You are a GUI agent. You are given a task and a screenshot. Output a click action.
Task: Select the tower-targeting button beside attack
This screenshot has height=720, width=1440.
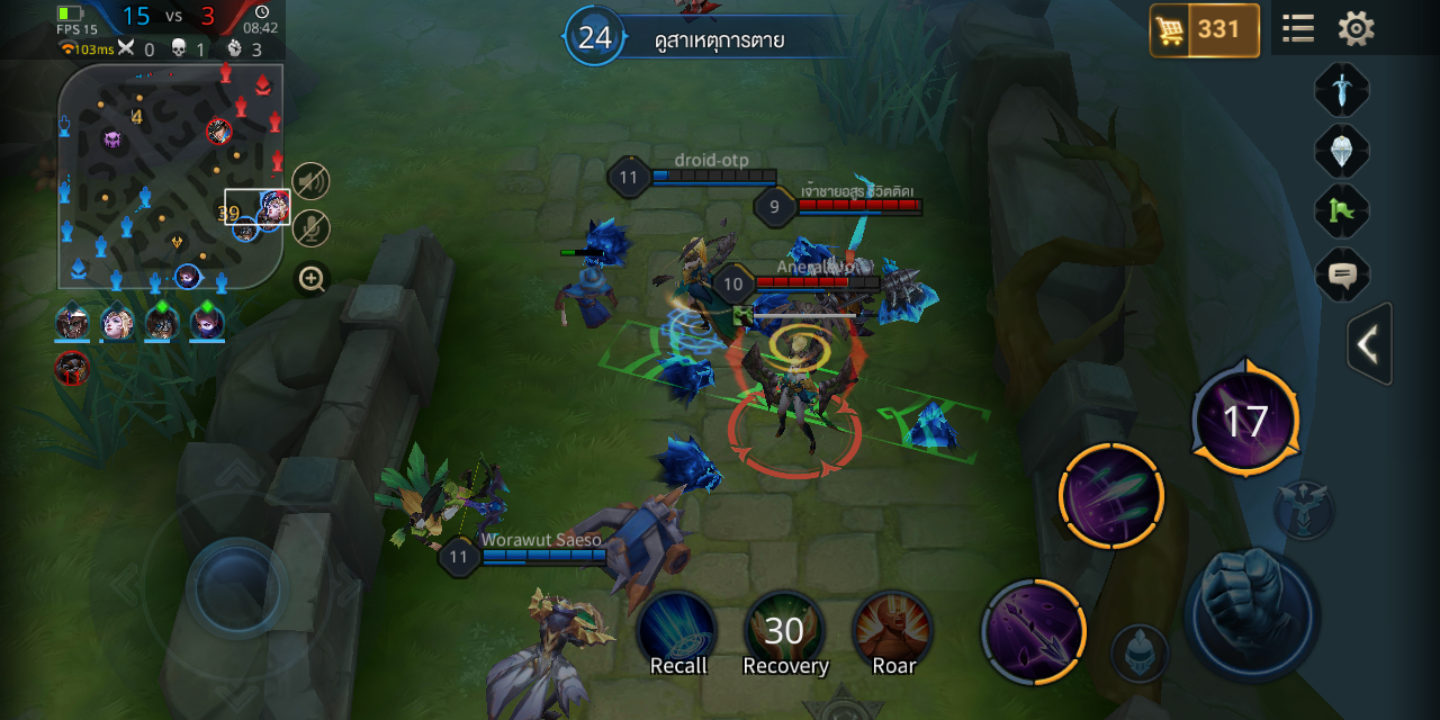(x=1304, y=507)
